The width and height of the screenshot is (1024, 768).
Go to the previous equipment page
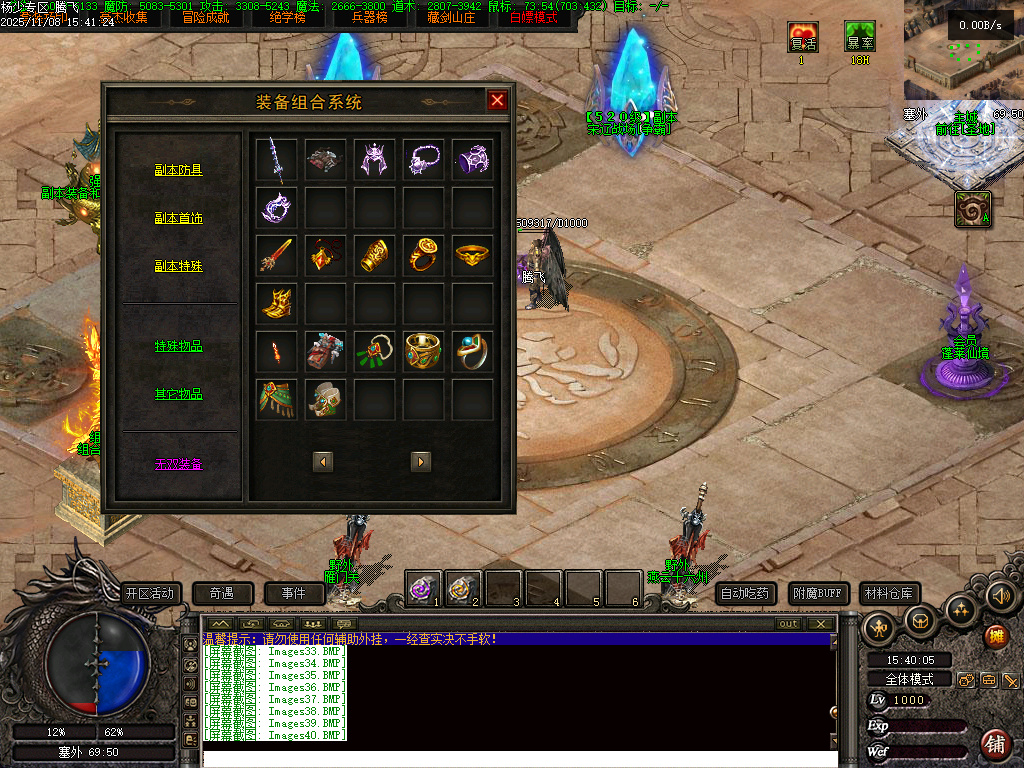point(322,461)
